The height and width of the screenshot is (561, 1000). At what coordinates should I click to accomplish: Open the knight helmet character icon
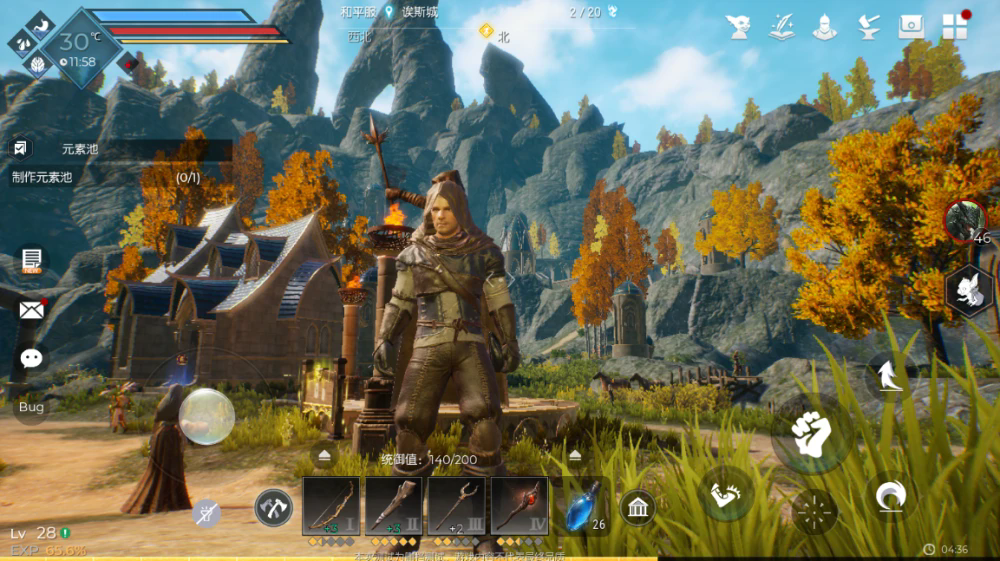(824, 27)
